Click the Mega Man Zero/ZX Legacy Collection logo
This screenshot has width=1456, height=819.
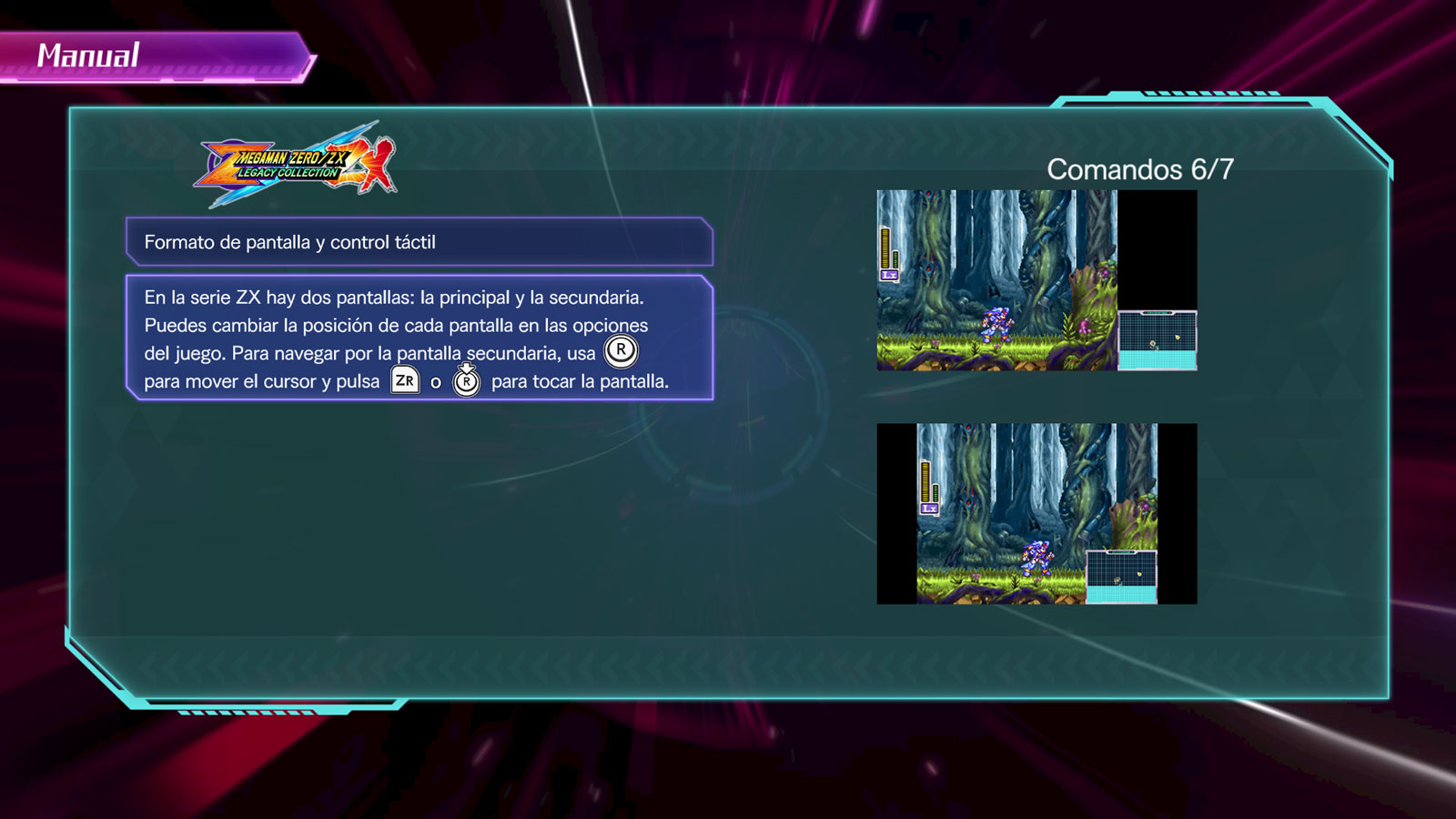296,166
